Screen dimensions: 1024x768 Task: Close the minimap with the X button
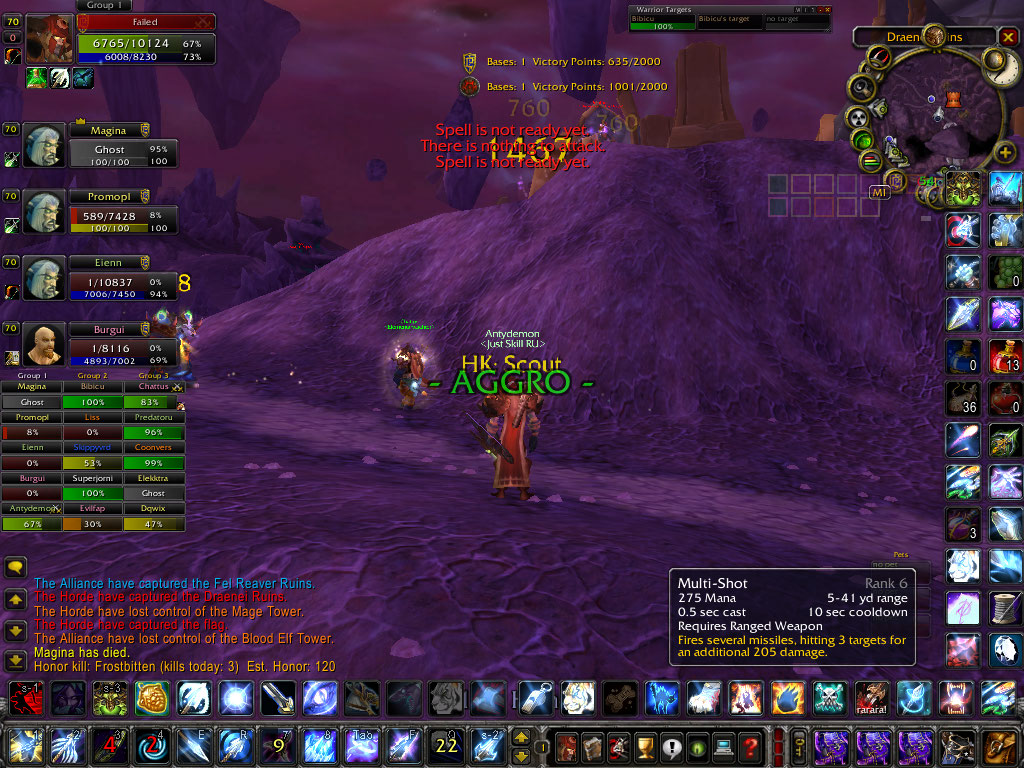[1007, 37]
